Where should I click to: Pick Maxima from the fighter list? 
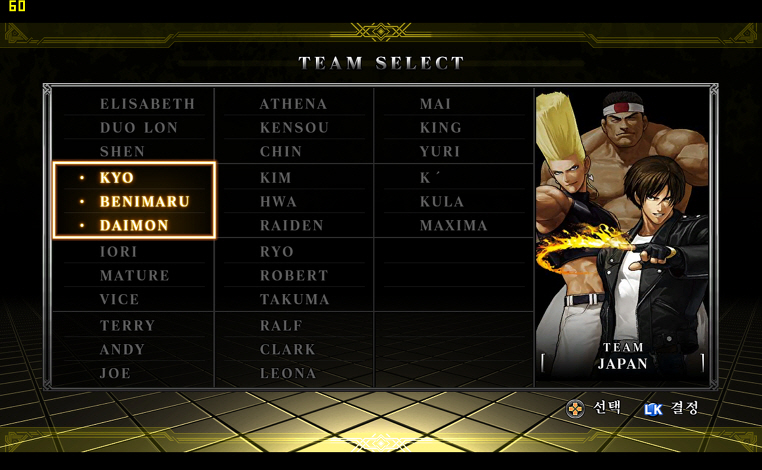453,226
